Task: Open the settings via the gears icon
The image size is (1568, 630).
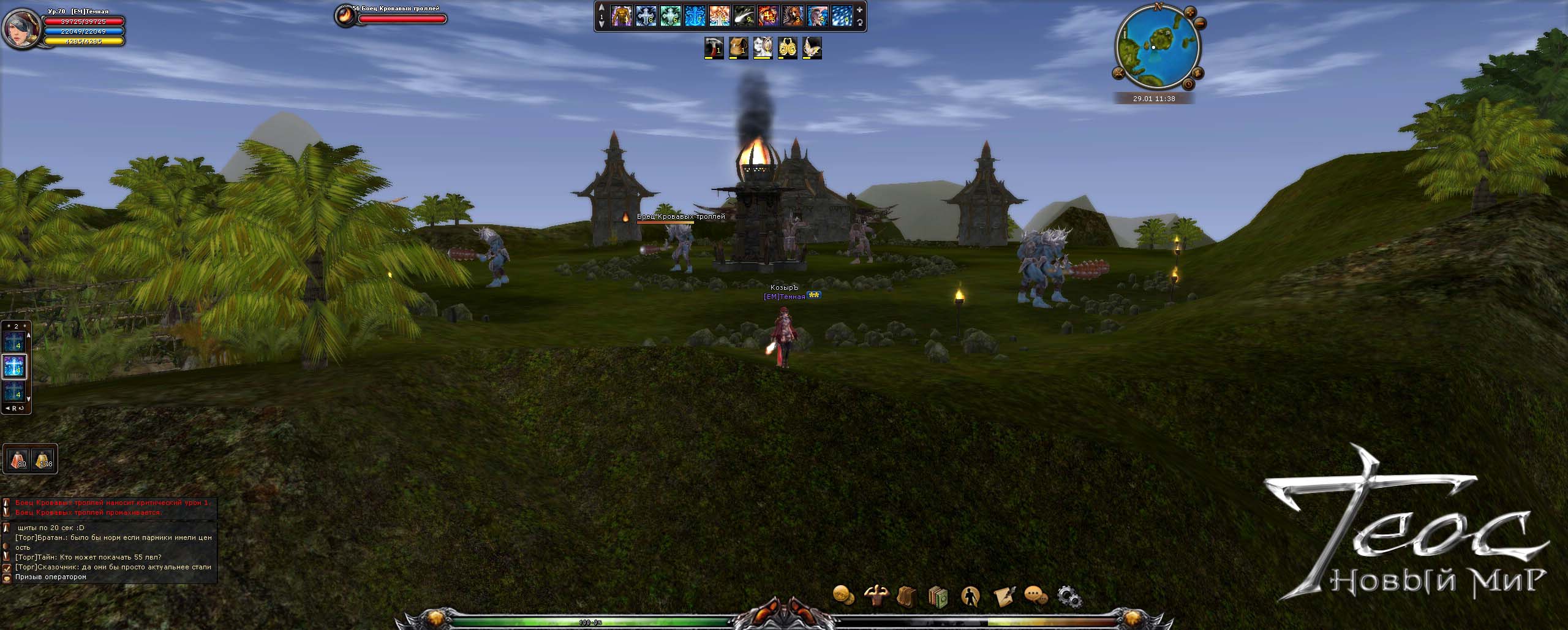Action: pos(1069,596)
